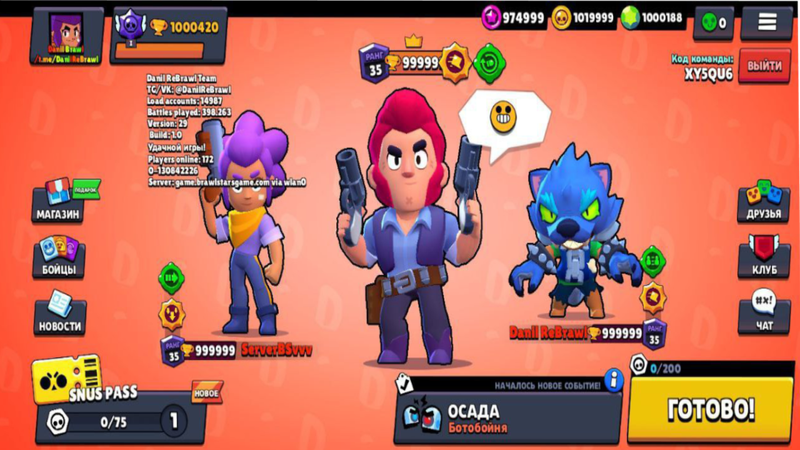Open the player profile portrait
This screenshot has height=450, width=800.
click(x=67, y=37)
